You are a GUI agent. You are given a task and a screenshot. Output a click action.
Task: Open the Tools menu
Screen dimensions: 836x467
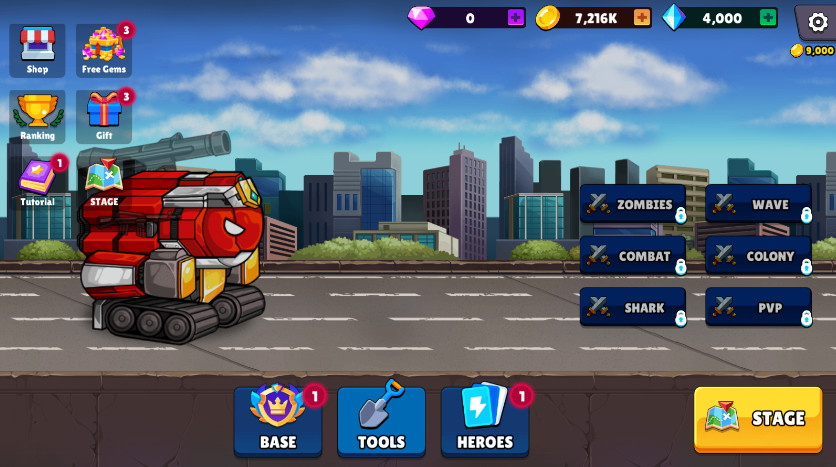[381, 421]
